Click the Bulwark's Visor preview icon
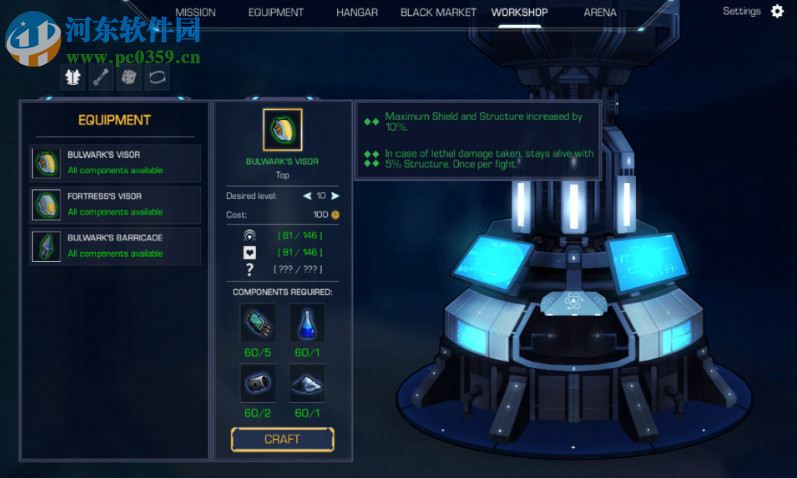This screenshot has width=797, height=478. (x=282, y=130)
